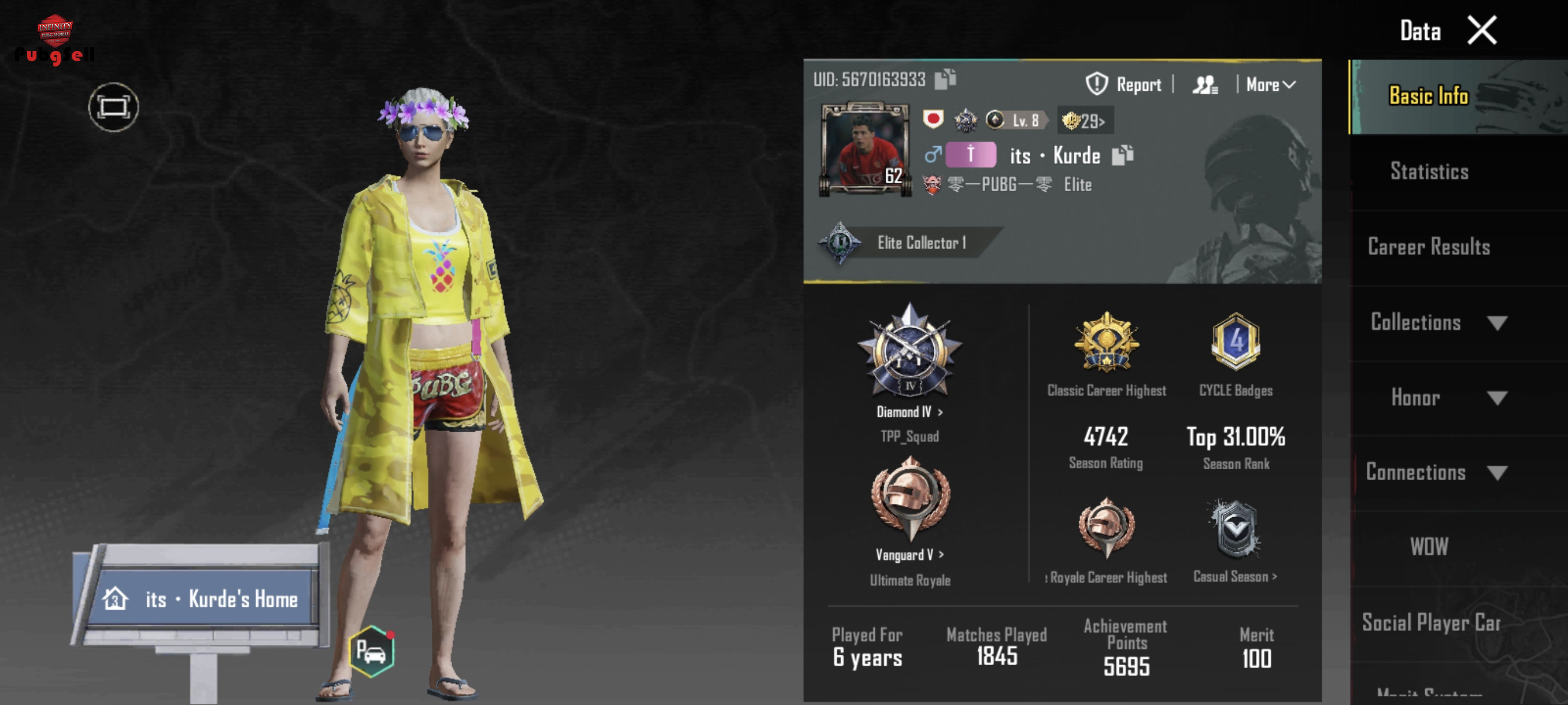1568x705 pixels.
Task: Report this player
Action: click(1123, 84)
